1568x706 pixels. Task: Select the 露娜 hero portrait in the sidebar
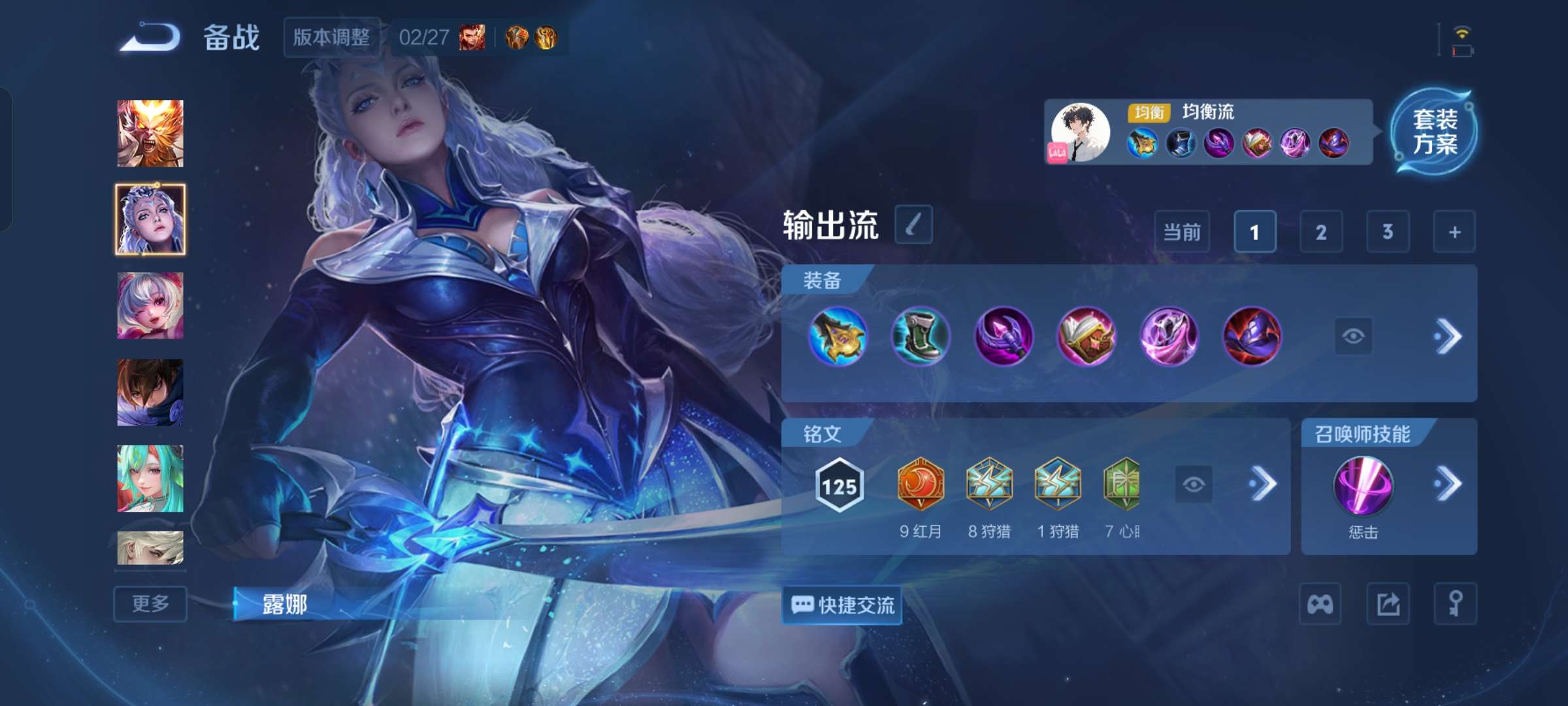150,218
